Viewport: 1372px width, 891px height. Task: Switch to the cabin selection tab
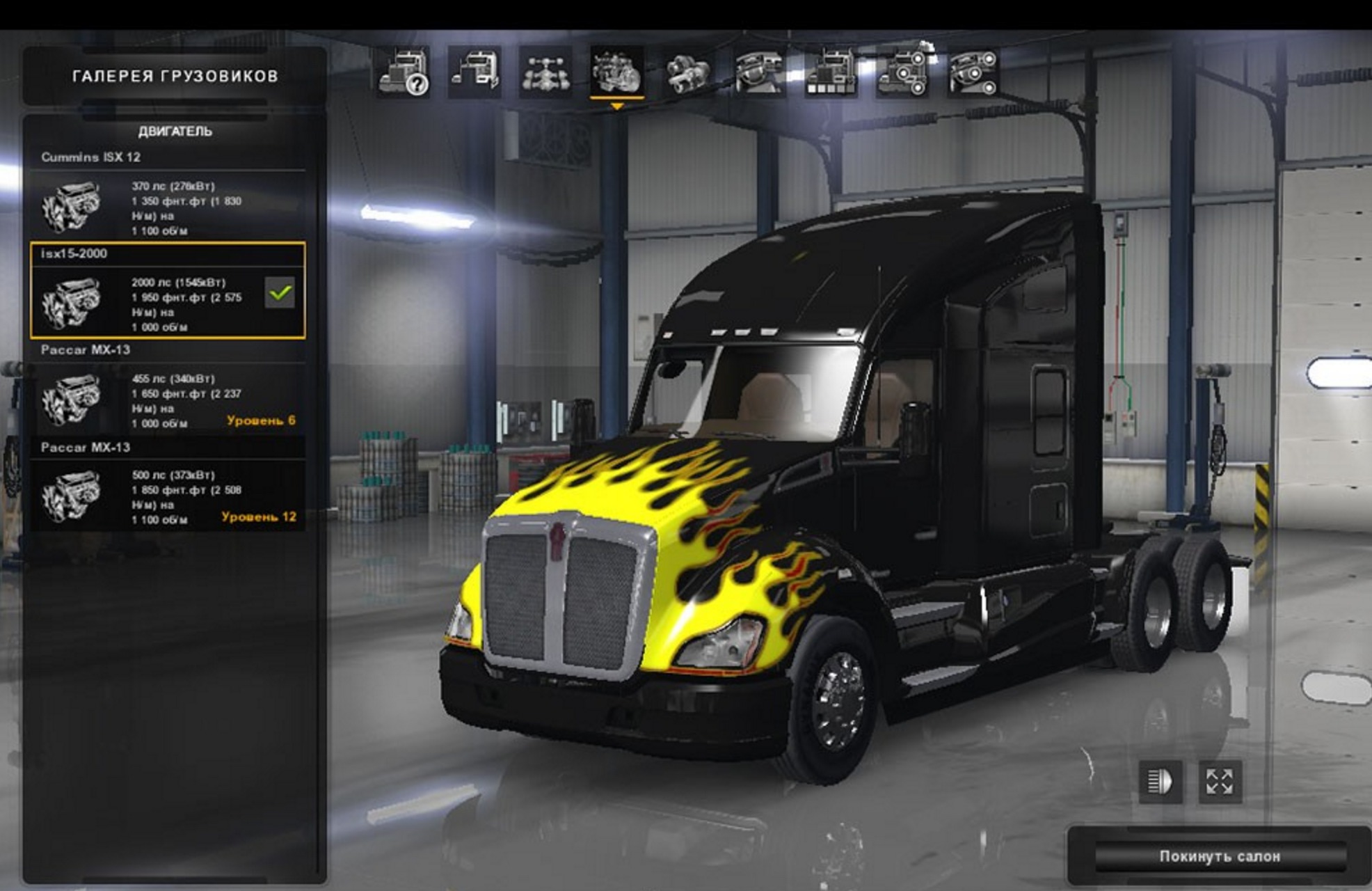point(474,72)
